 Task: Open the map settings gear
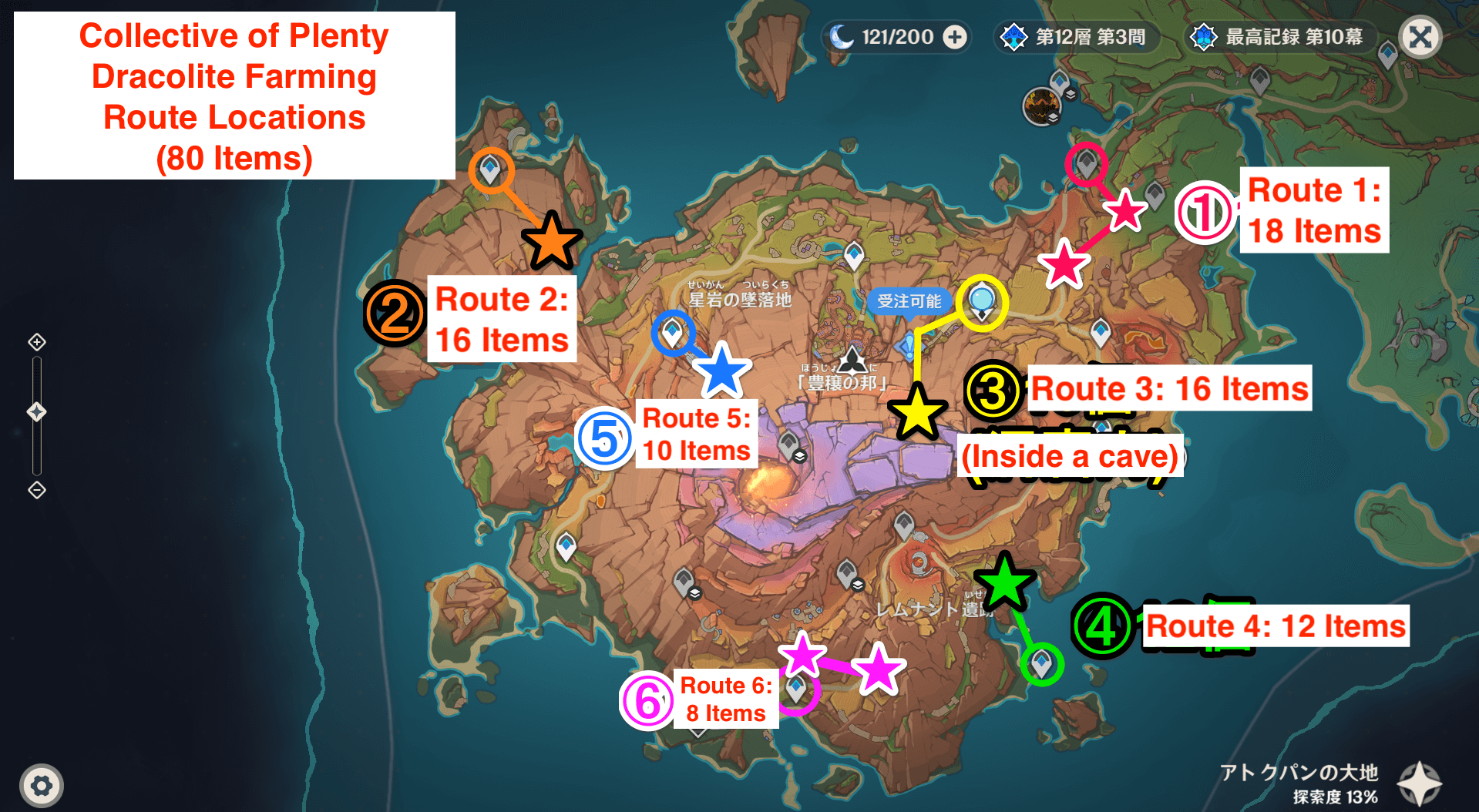42,785
